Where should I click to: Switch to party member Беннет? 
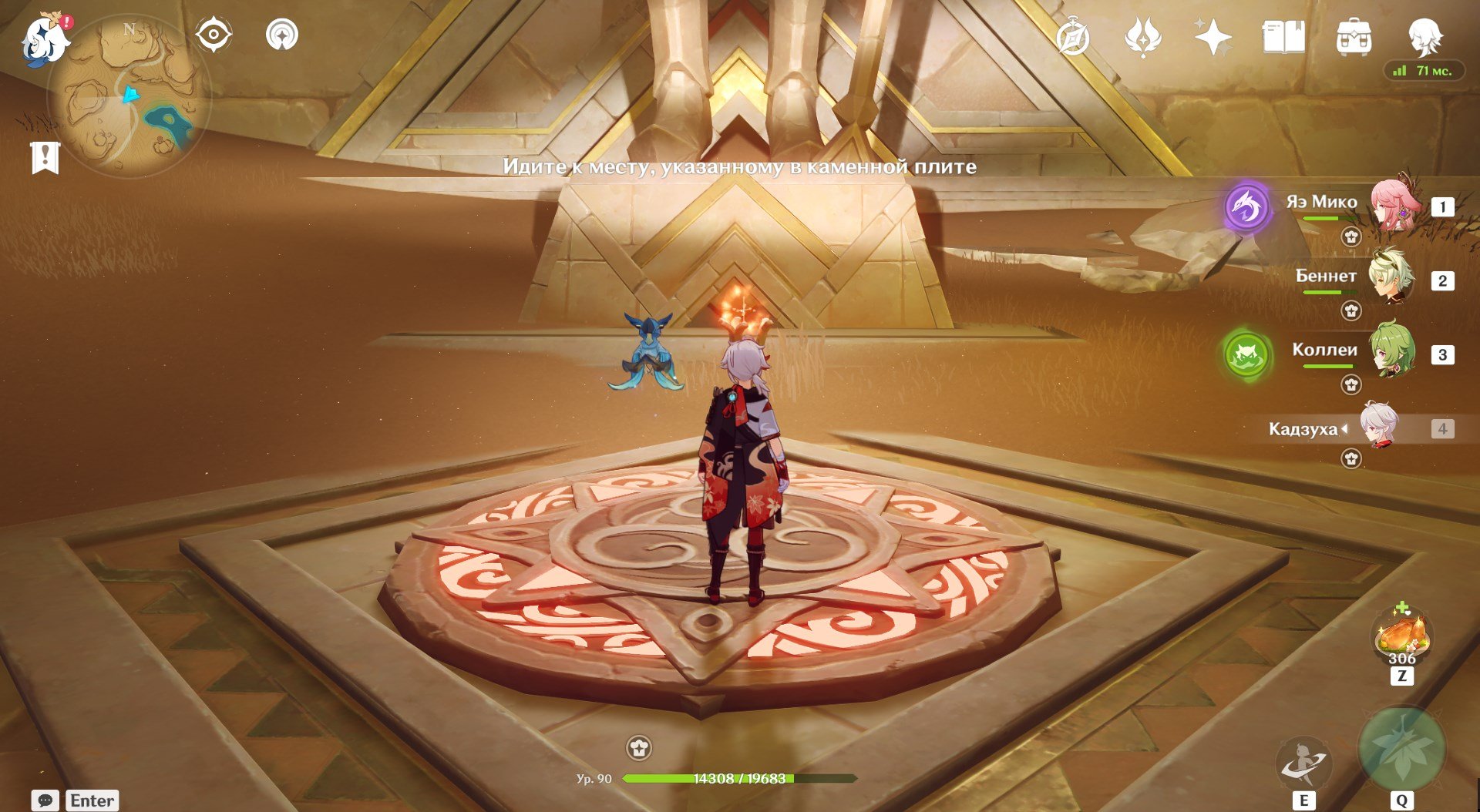click(x=1391, y=279)
